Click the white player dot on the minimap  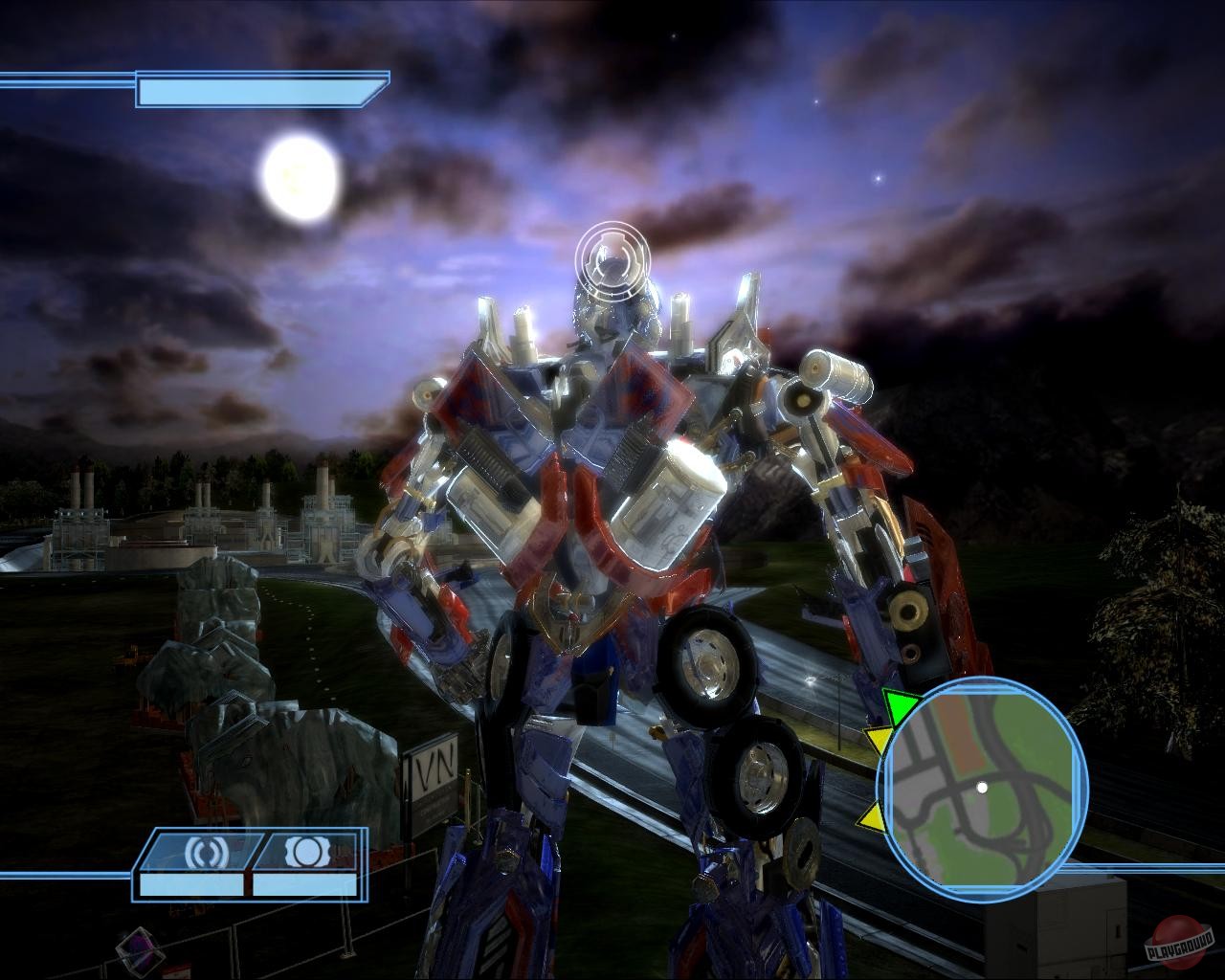984,788
